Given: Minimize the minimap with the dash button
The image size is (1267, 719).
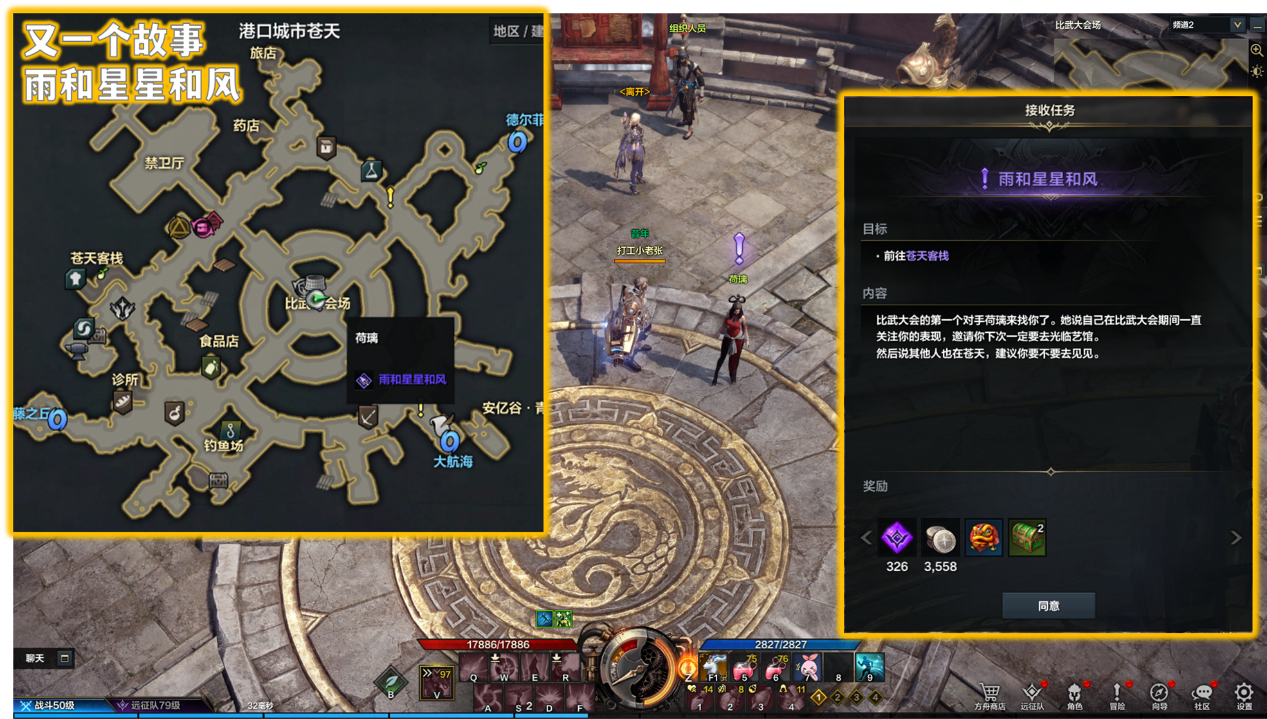Looking at the screenshot, I should [1257, 25].
